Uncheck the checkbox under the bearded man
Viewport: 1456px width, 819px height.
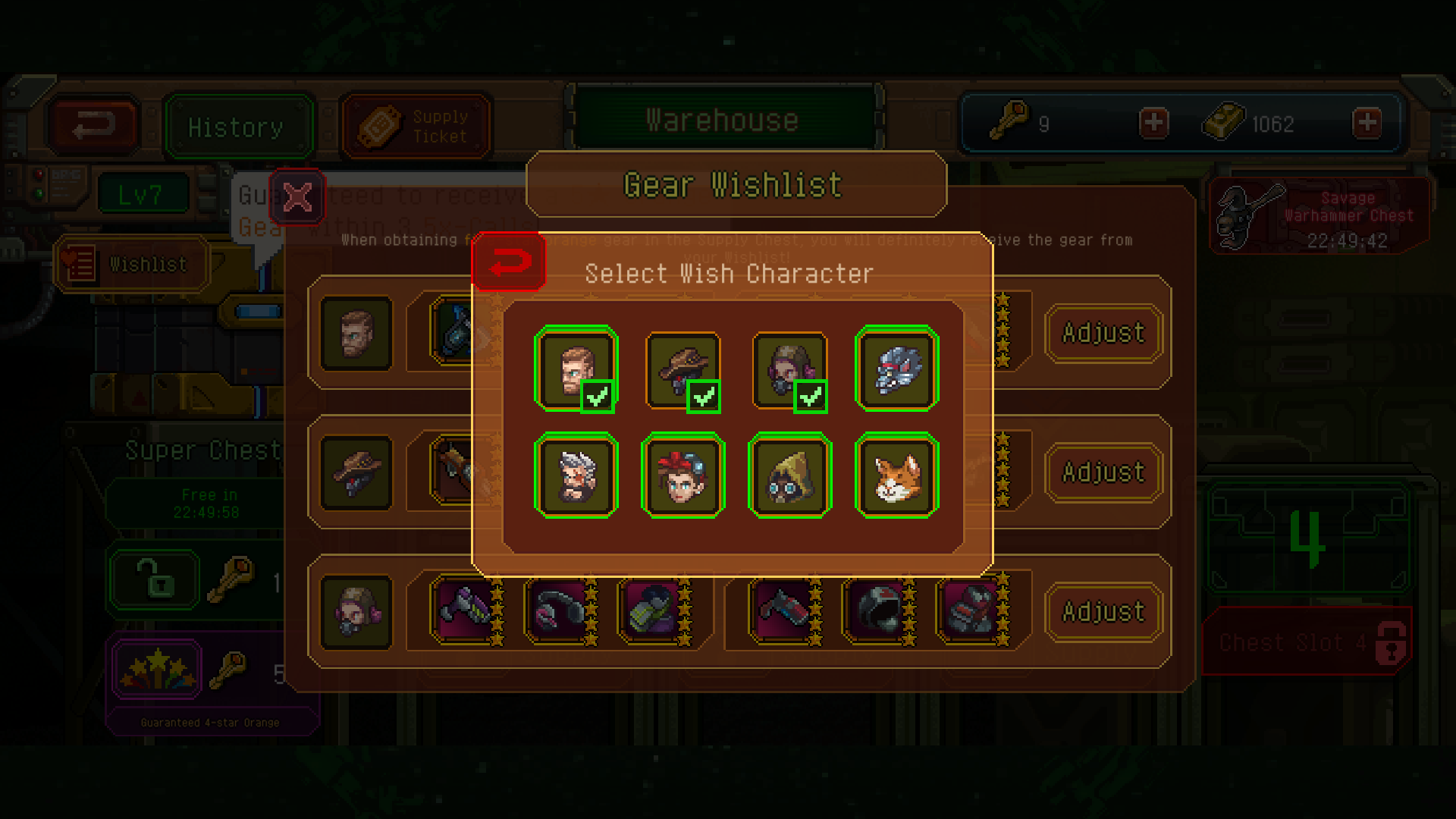[x=598, y=395]
